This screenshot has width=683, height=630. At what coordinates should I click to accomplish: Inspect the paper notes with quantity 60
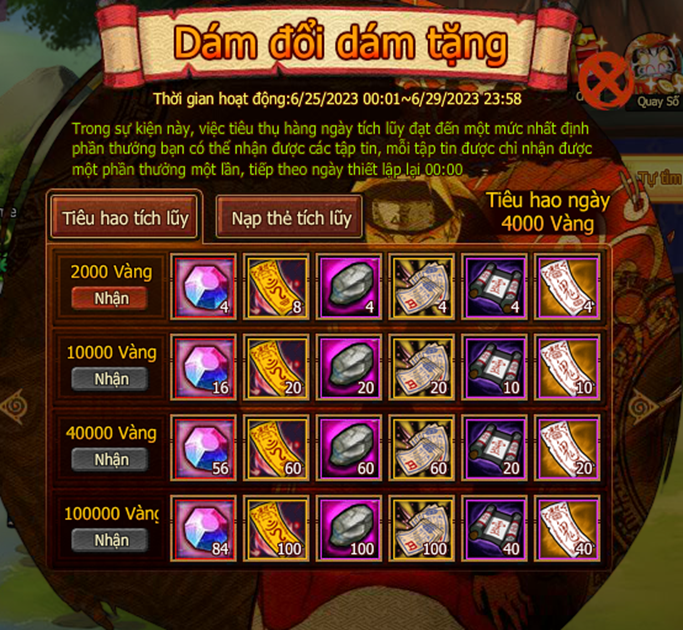[x=423, y=447]
